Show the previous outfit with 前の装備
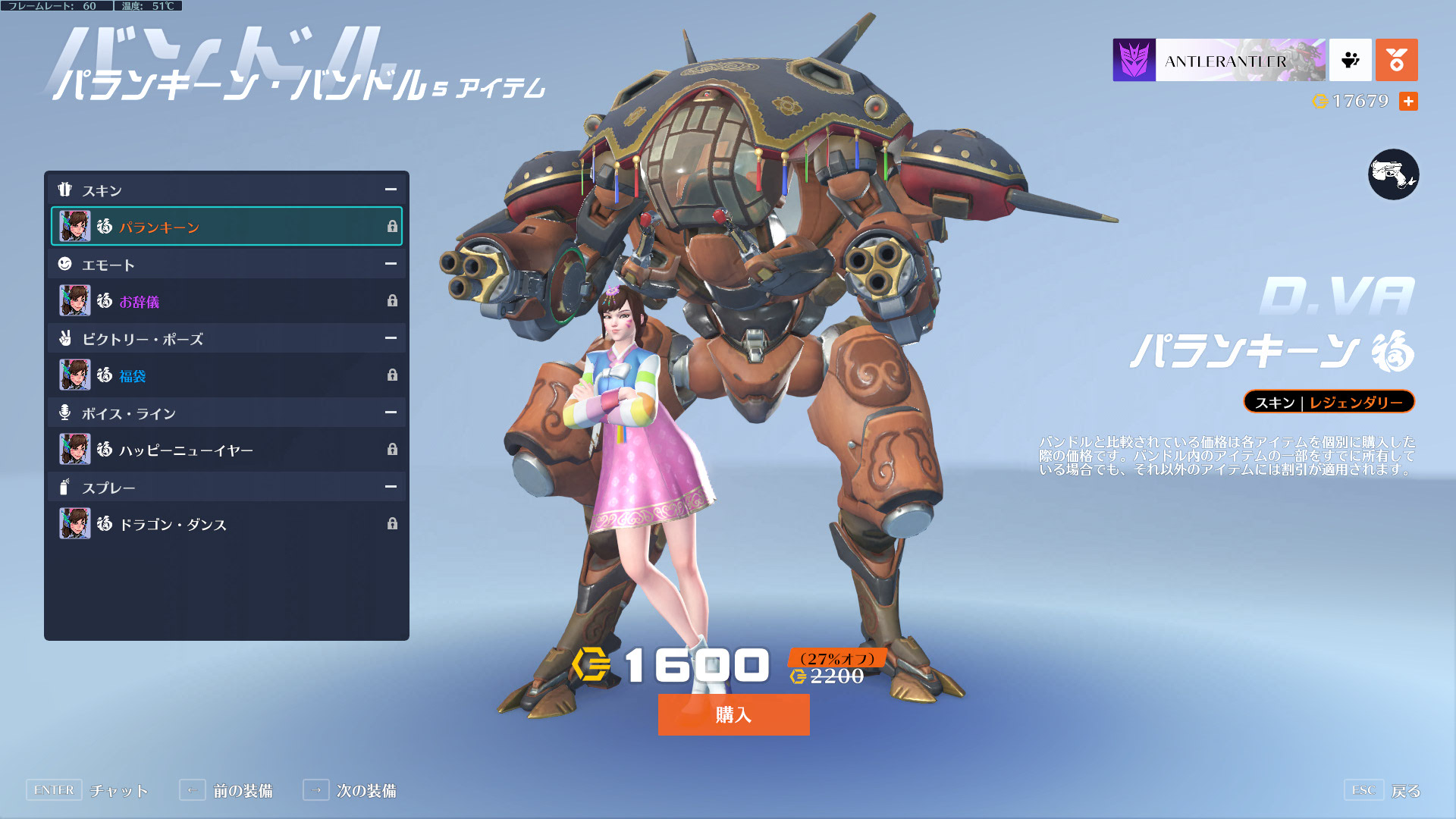 tap(226, 790)
